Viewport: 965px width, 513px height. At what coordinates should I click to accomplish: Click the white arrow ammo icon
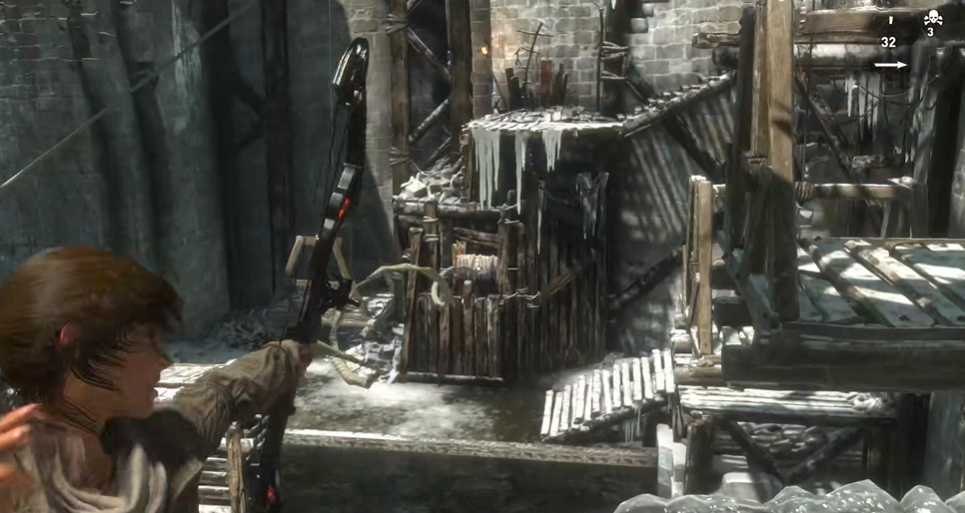890,66
